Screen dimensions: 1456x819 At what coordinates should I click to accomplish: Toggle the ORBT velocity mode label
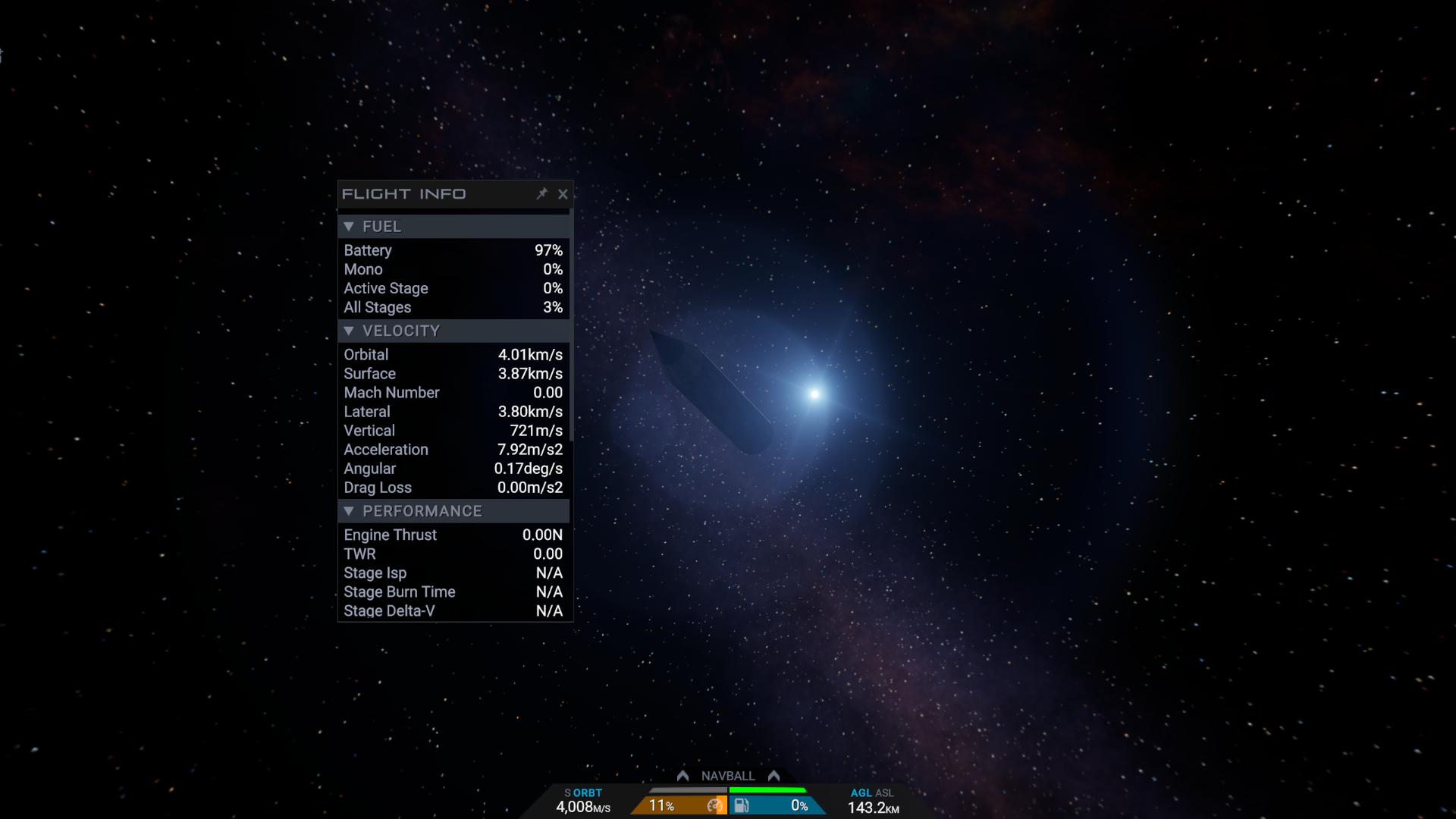587,792
